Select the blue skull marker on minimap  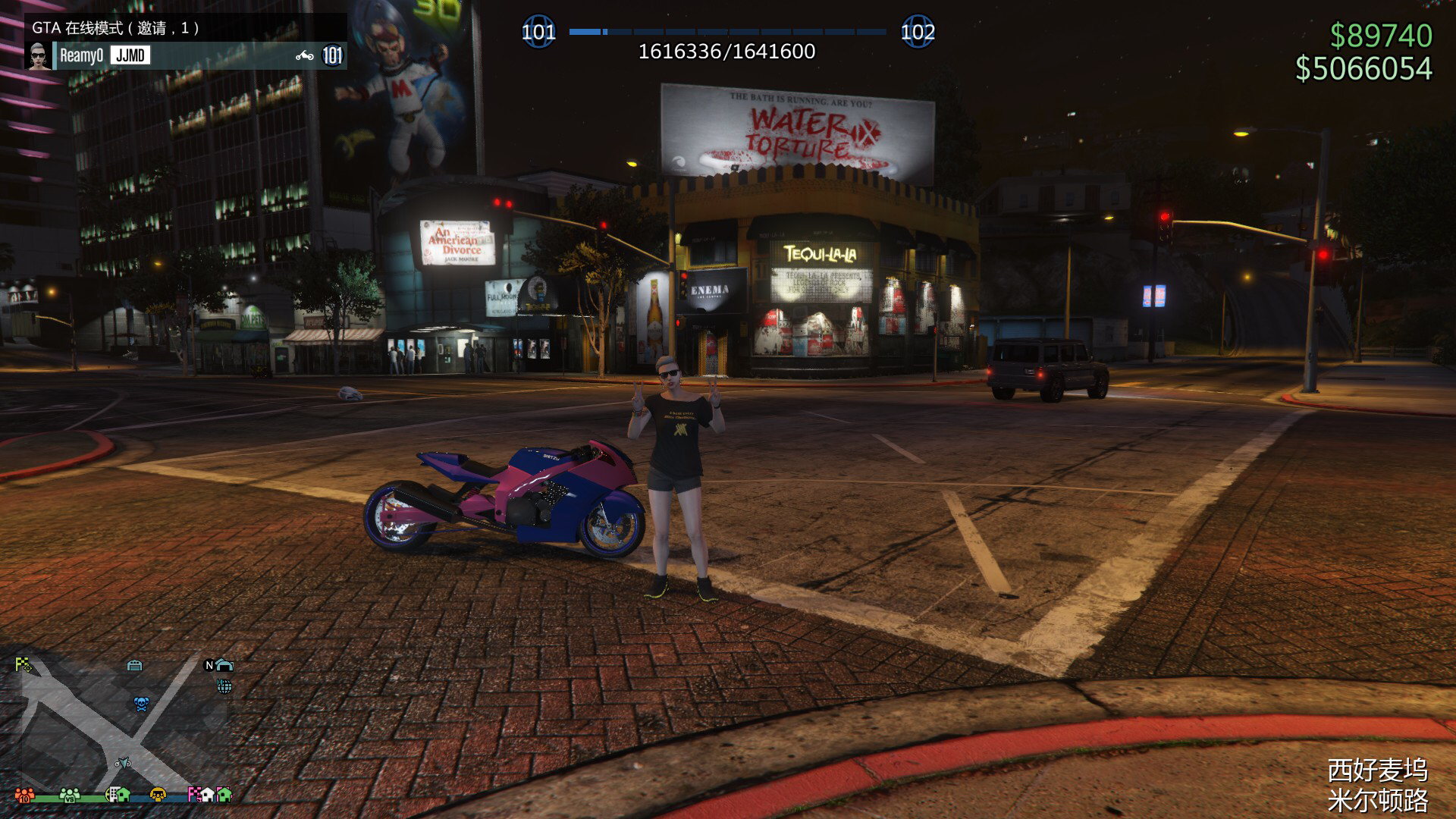[141, 704]
